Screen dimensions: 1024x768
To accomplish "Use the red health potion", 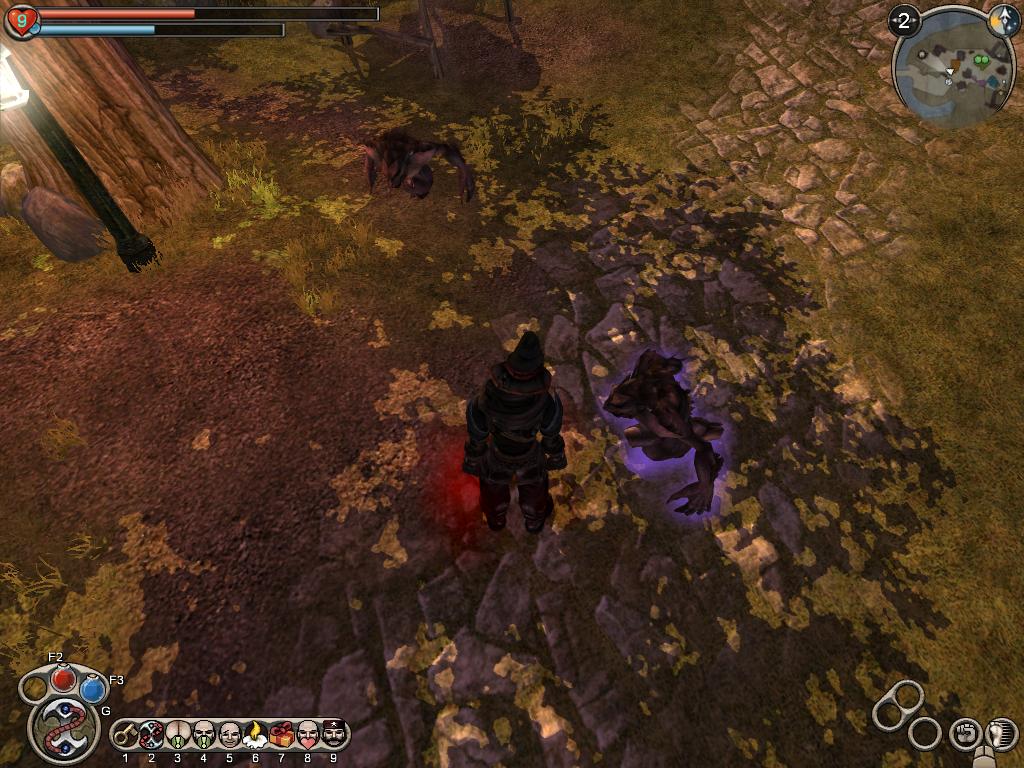I will point(64,679).
